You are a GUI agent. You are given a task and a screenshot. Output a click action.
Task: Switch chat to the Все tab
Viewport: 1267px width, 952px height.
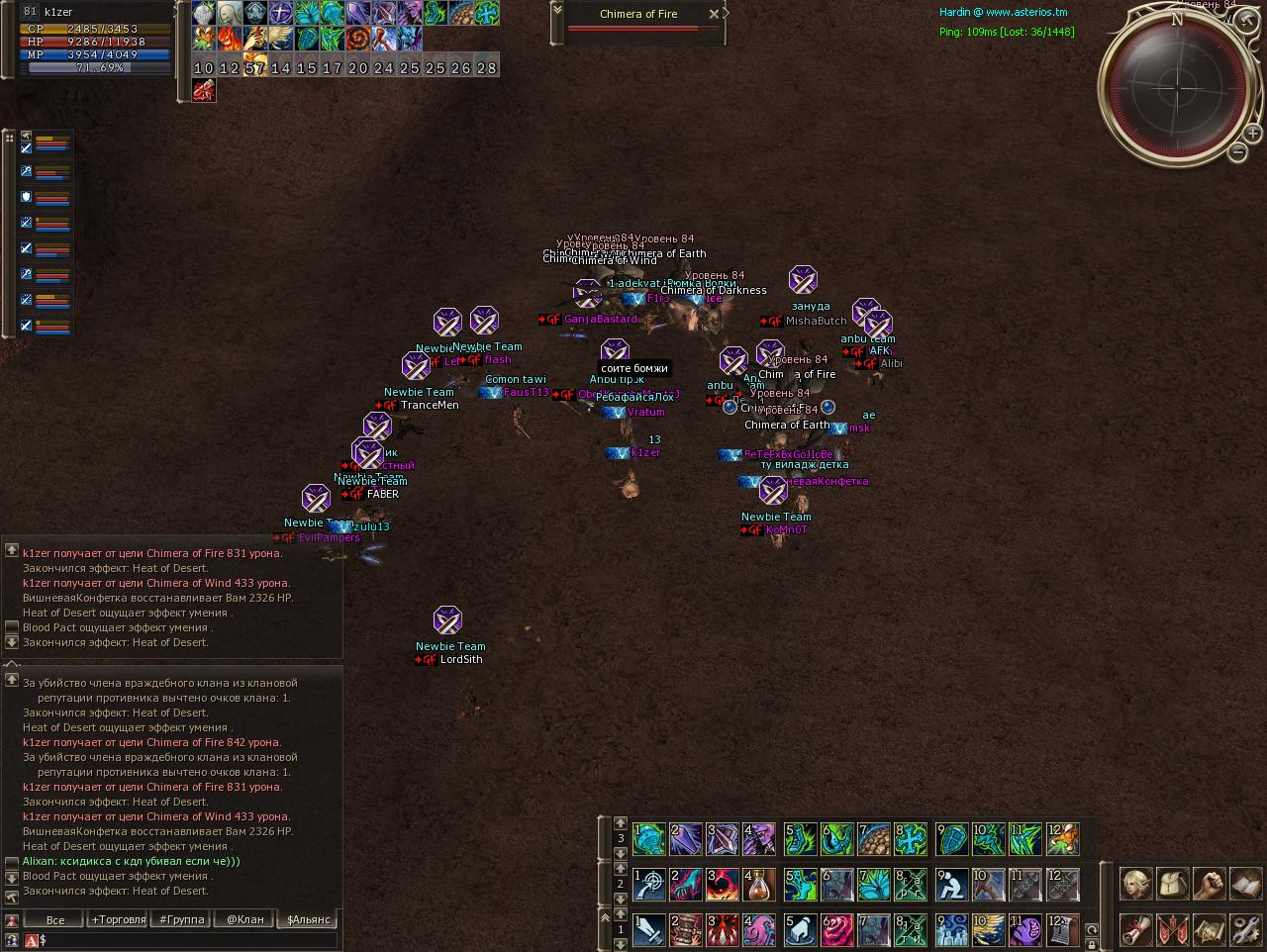55,919
